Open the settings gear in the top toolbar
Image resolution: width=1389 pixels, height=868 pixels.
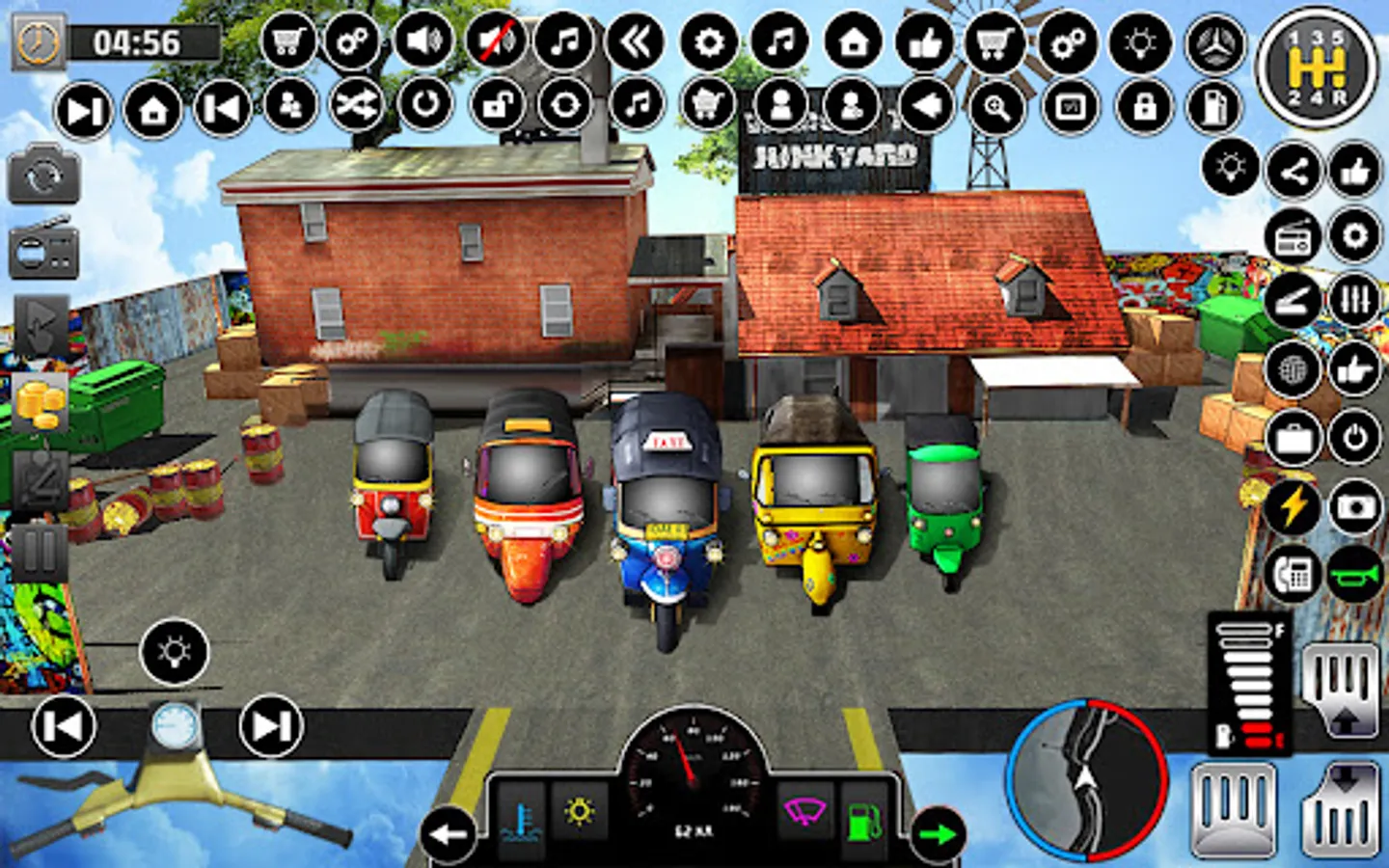click(x=710, y=42)
